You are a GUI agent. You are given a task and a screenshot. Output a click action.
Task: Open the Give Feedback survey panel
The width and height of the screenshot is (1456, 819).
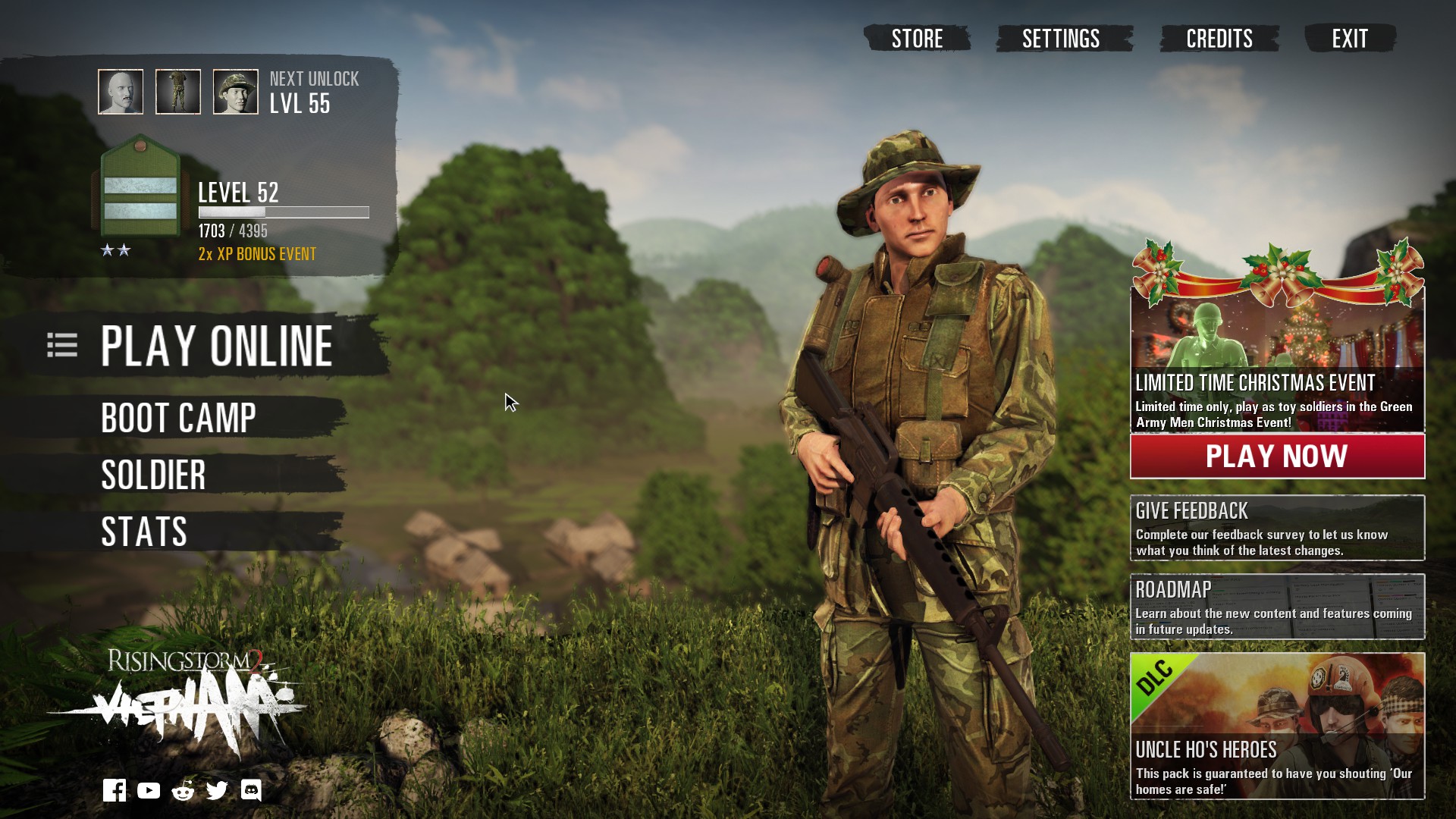point(1277,529)
